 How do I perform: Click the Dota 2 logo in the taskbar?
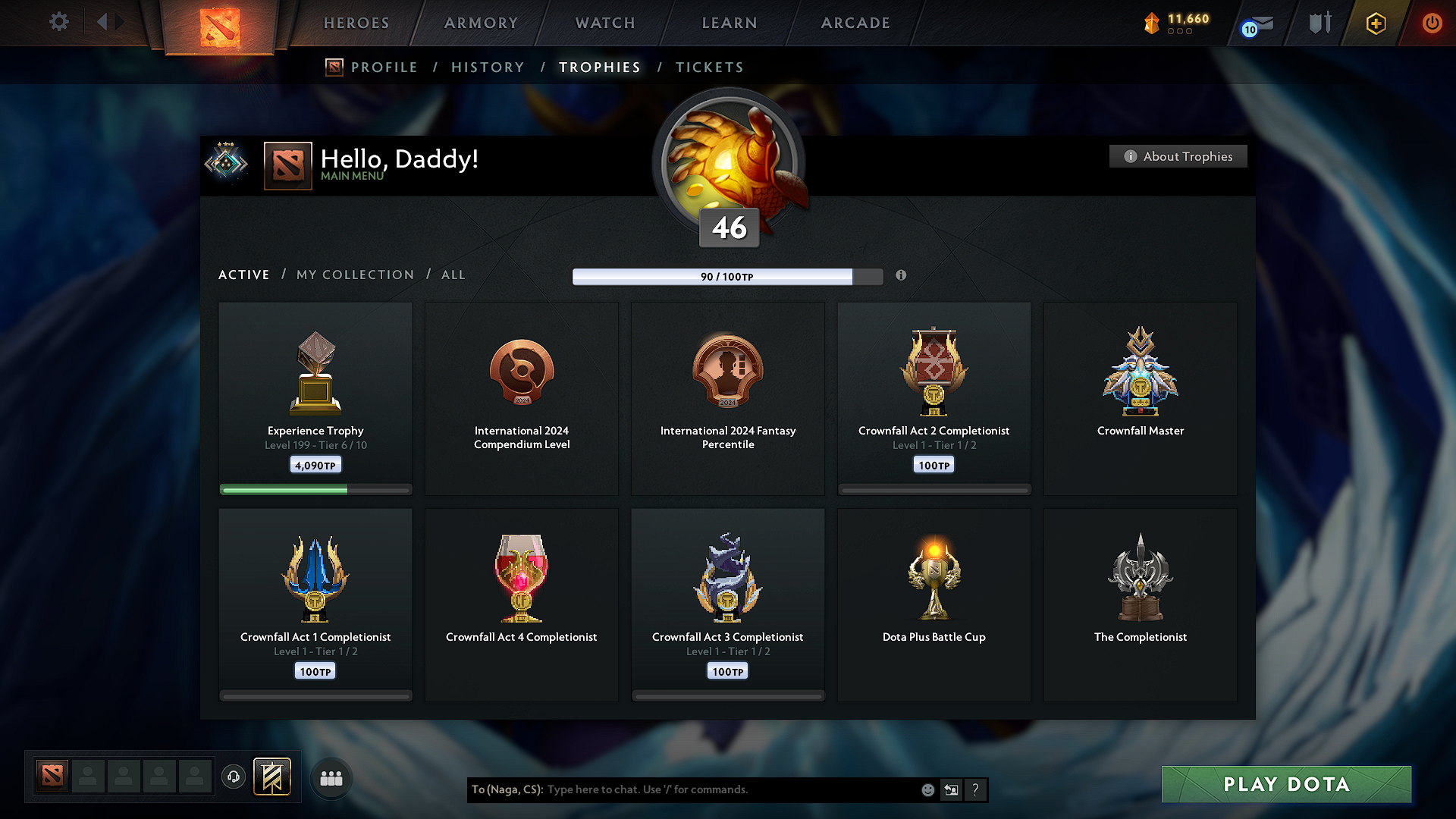tap(51, 776)
